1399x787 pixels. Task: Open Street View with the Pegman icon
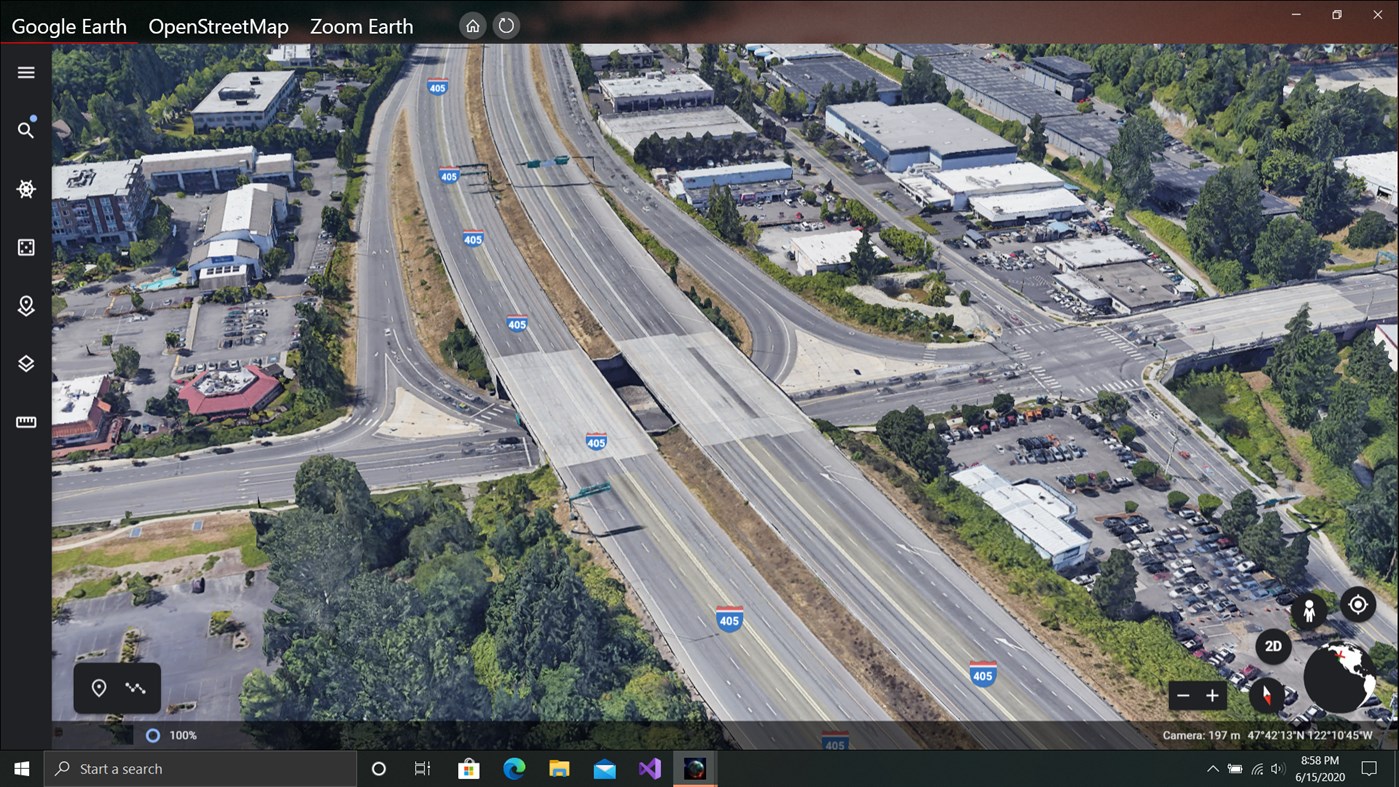[x=1308, y=609]
